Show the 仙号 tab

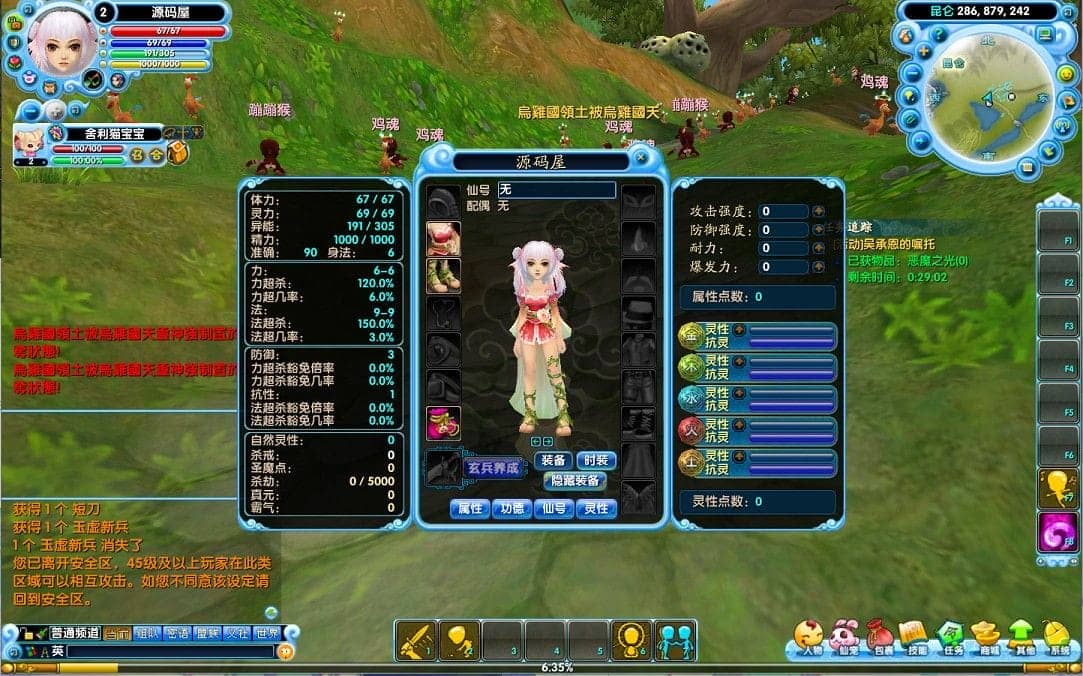click(x=553, y=509)
